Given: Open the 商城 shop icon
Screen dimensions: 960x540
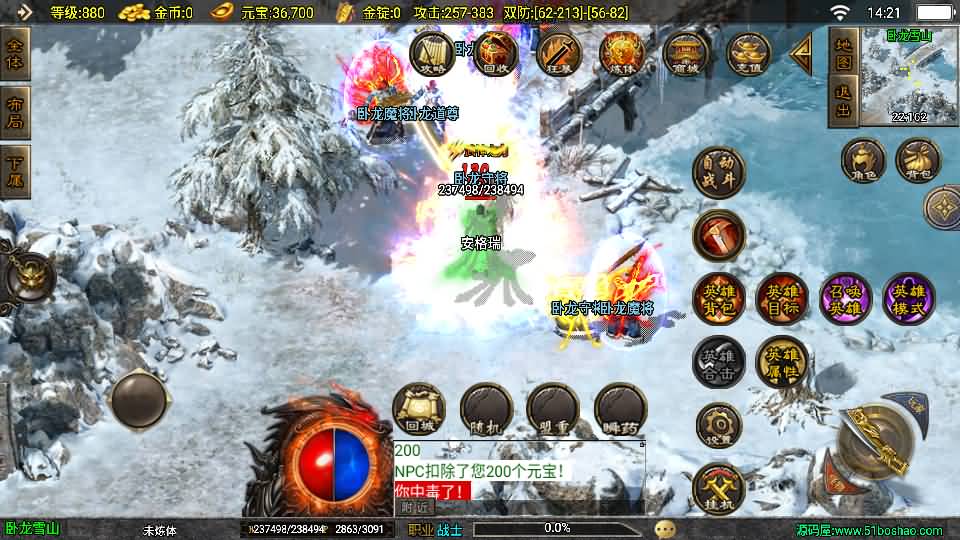Looking at the screenshot, I should pos(686,54).
